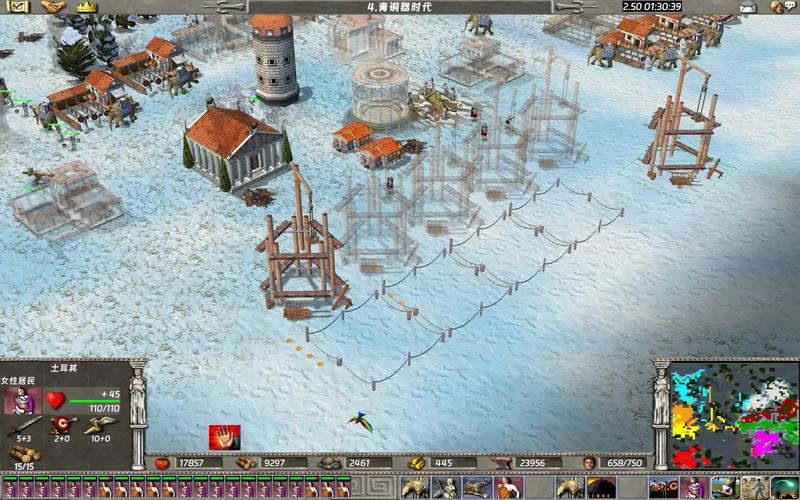Open the handshake diplomacy button

(53, 7)
